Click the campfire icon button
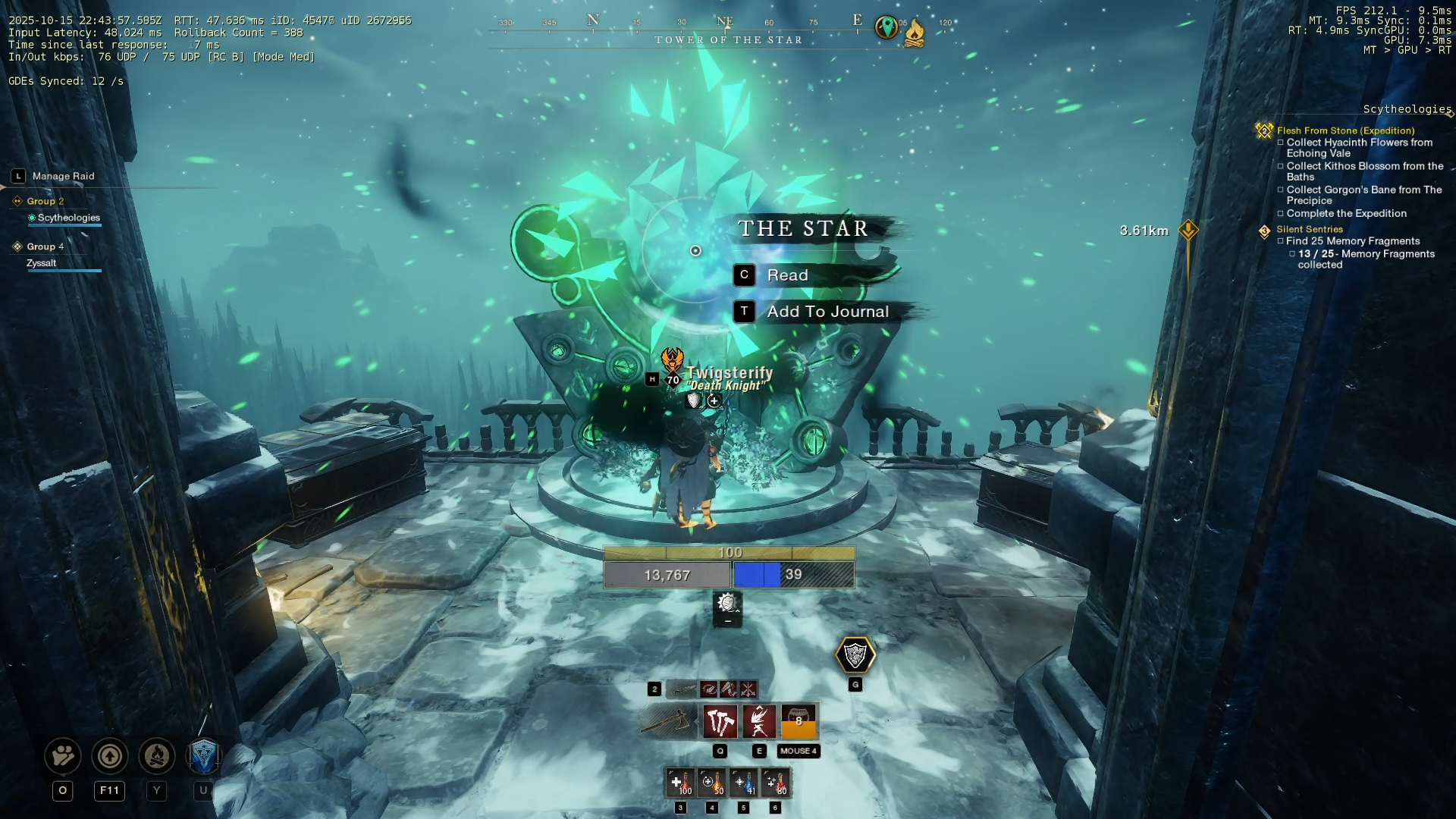 pyautogui.click(x=157, y=756)
